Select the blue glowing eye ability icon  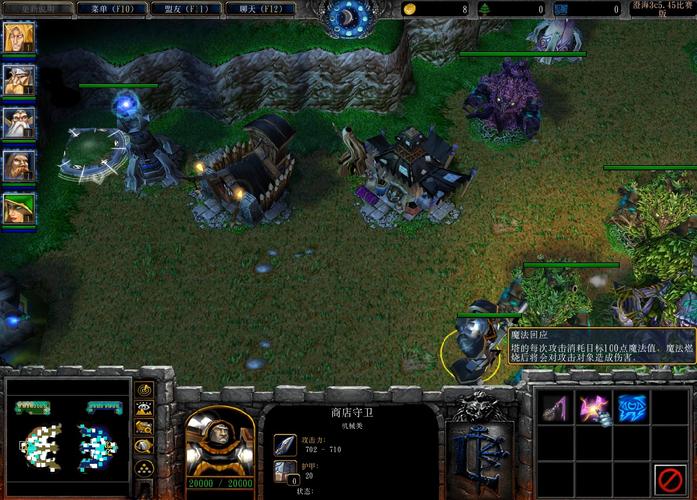[632, 405]
